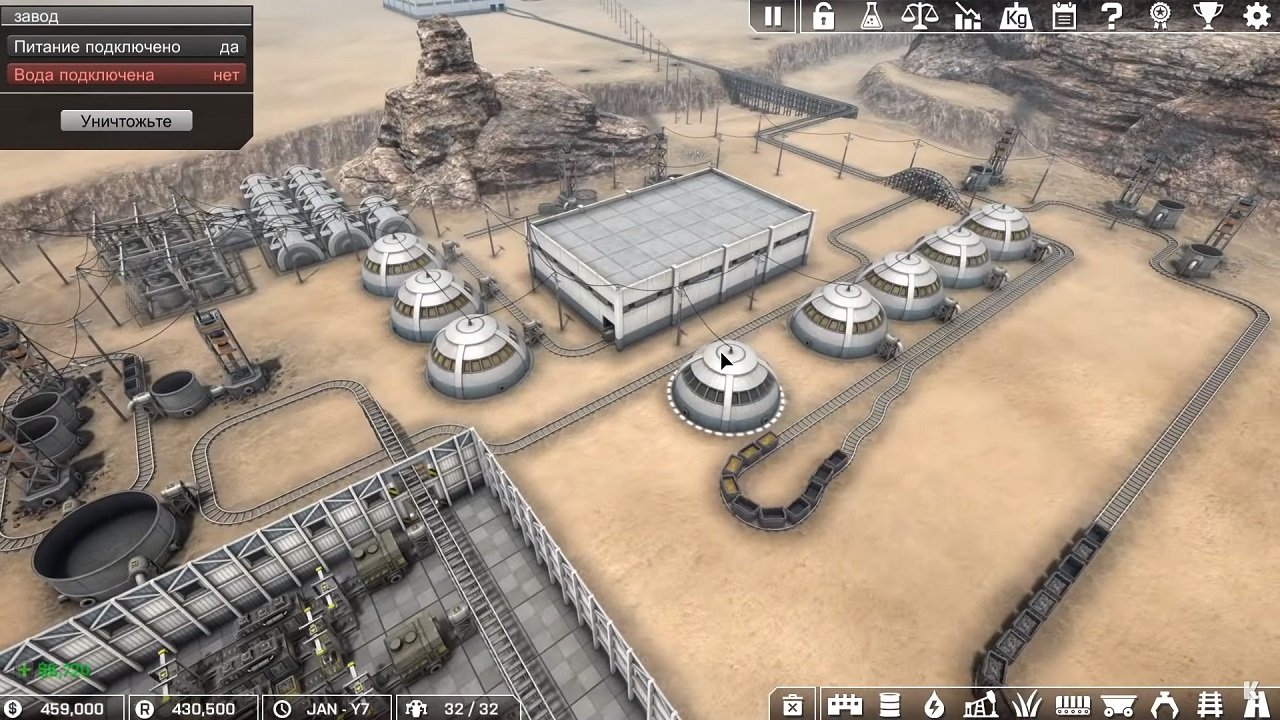Image resolution: width=1280 pixels, height=720 pixels.
Task: View awards via the medal icon
Action: coord(1160,16)
